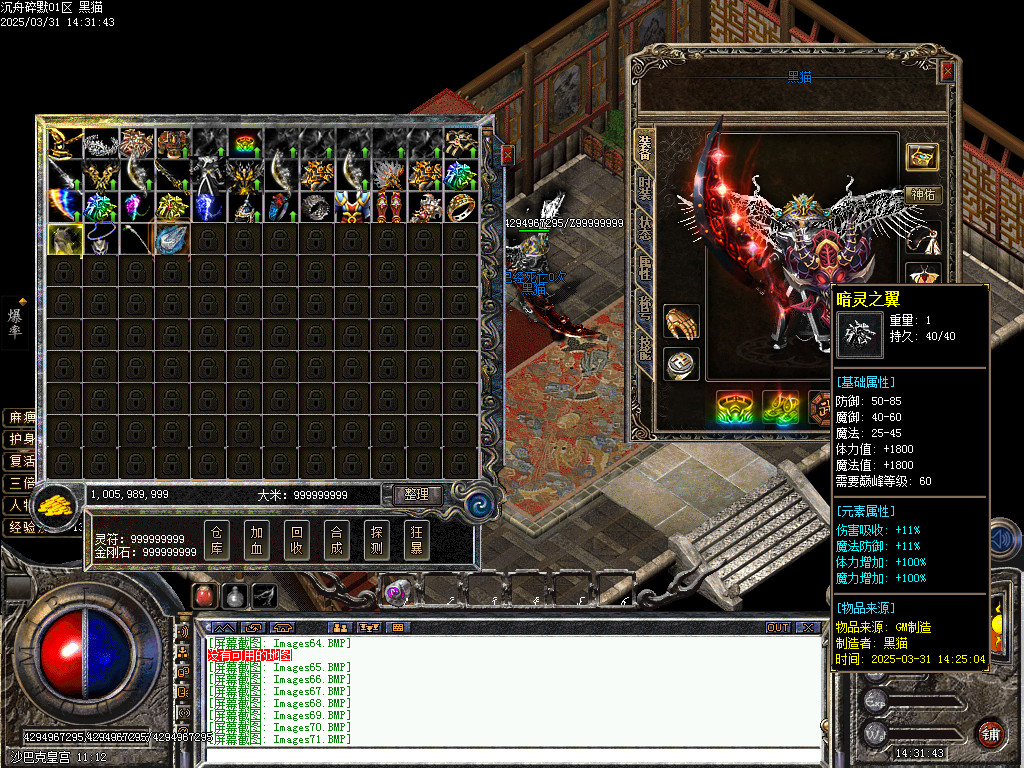Open the round 铺 shop button

991,733
